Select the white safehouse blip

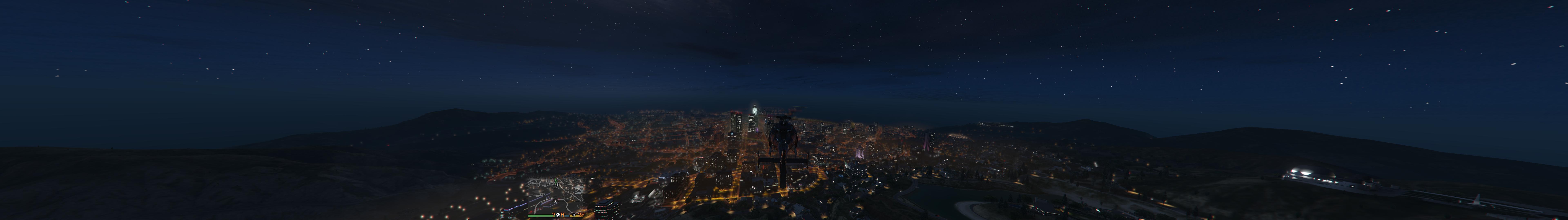pos(558,214)
